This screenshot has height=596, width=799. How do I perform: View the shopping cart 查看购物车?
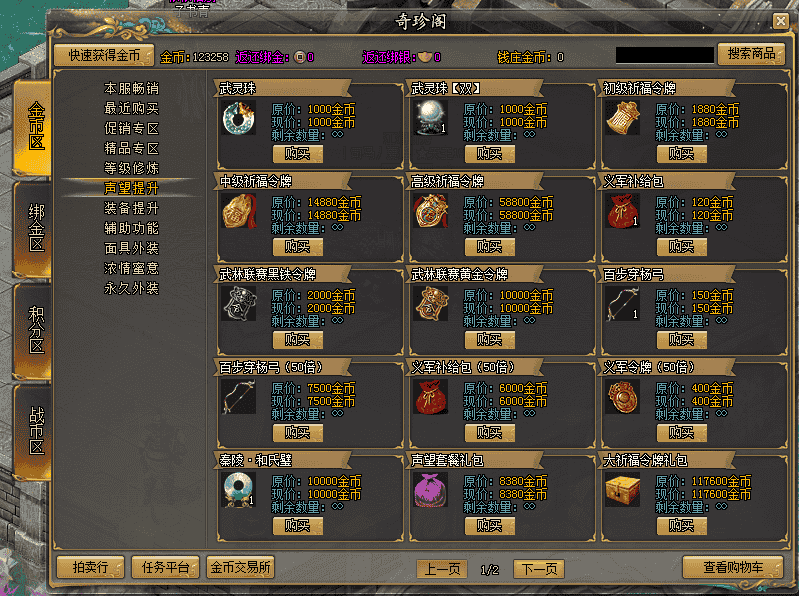pos(732,567)
